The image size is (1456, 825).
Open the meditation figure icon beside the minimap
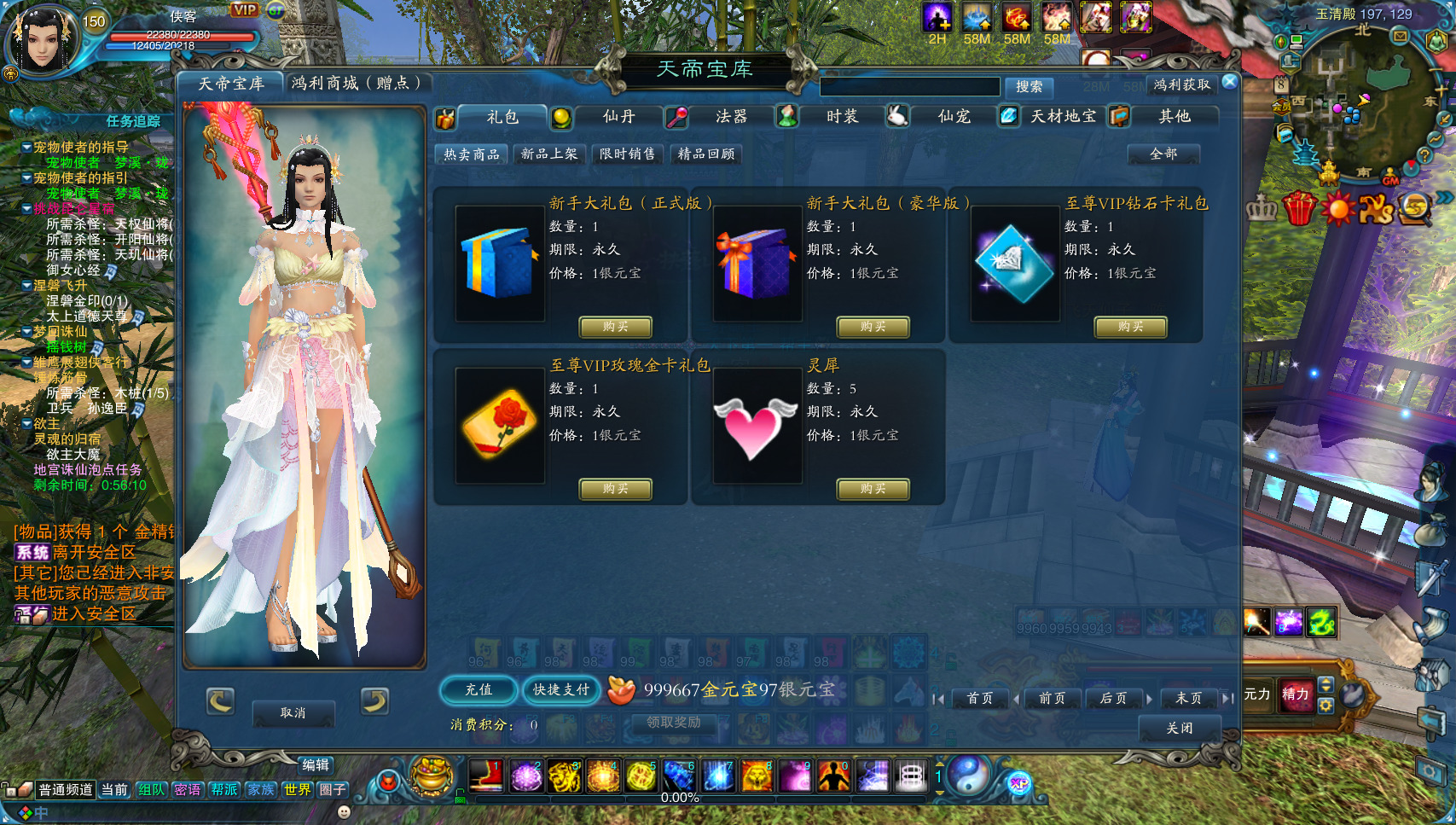1436,41
